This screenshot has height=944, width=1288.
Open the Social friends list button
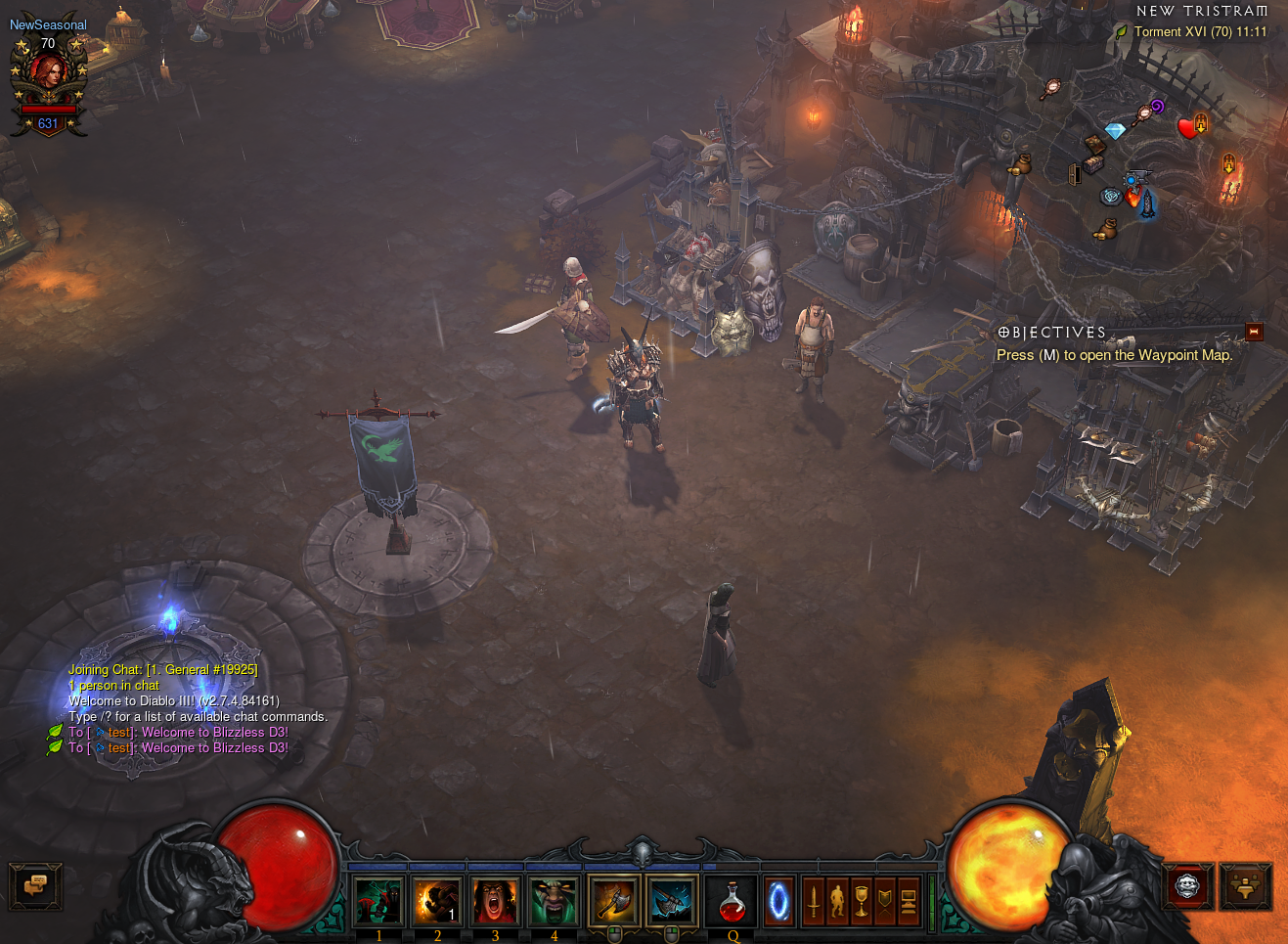coord(1245,886)
